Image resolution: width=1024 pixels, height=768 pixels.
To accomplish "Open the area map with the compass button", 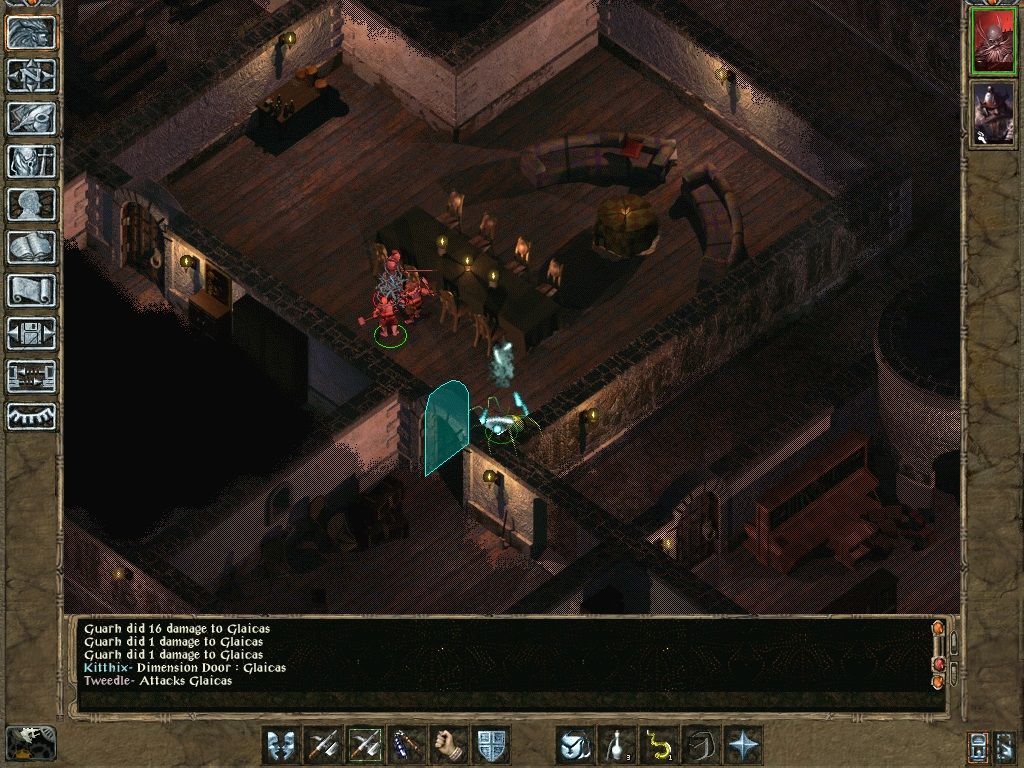I will (31, 75).
